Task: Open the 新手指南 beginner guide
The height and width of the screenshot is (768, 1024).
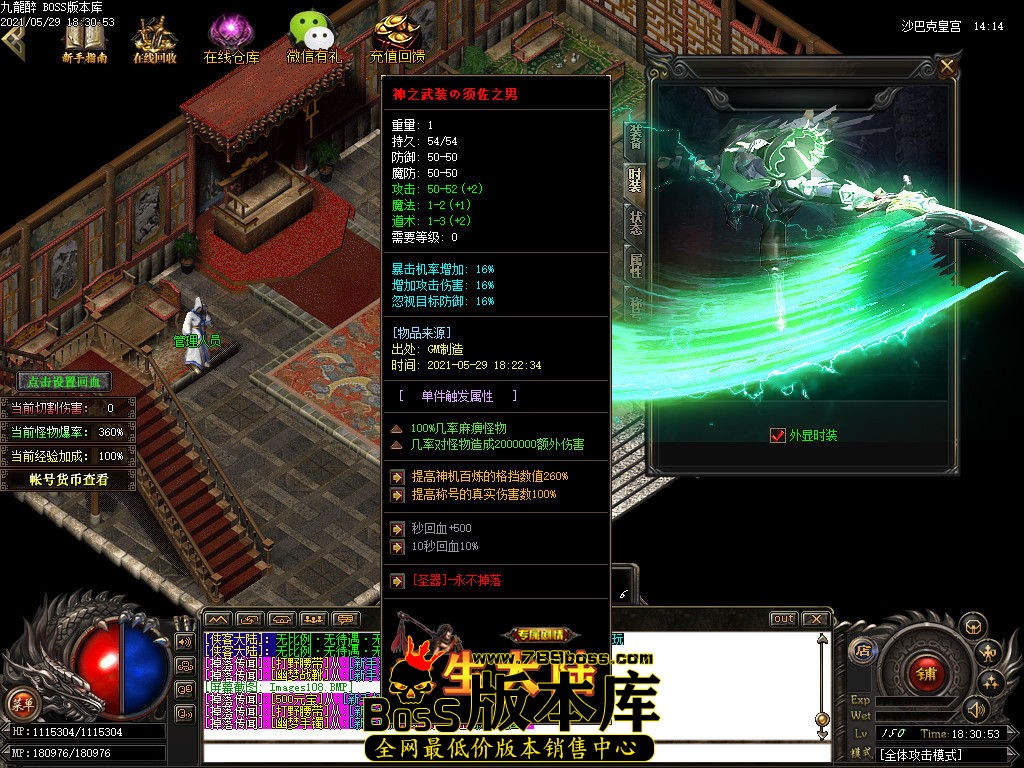Action: click(85, 38)
